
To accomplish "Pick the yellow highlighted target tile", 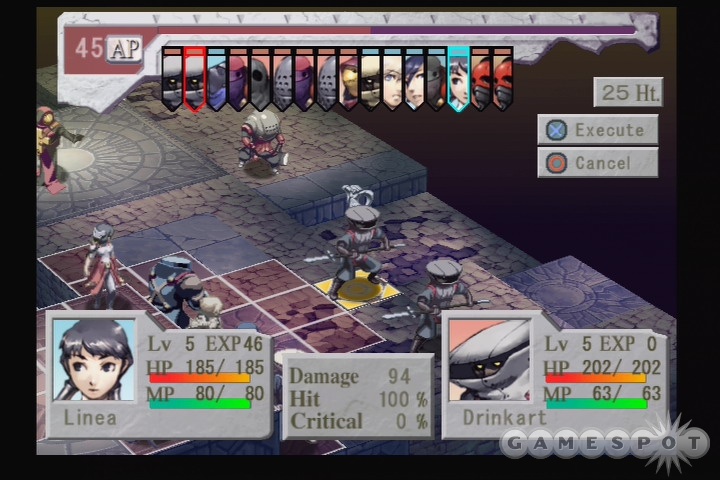I will point(357,291).
